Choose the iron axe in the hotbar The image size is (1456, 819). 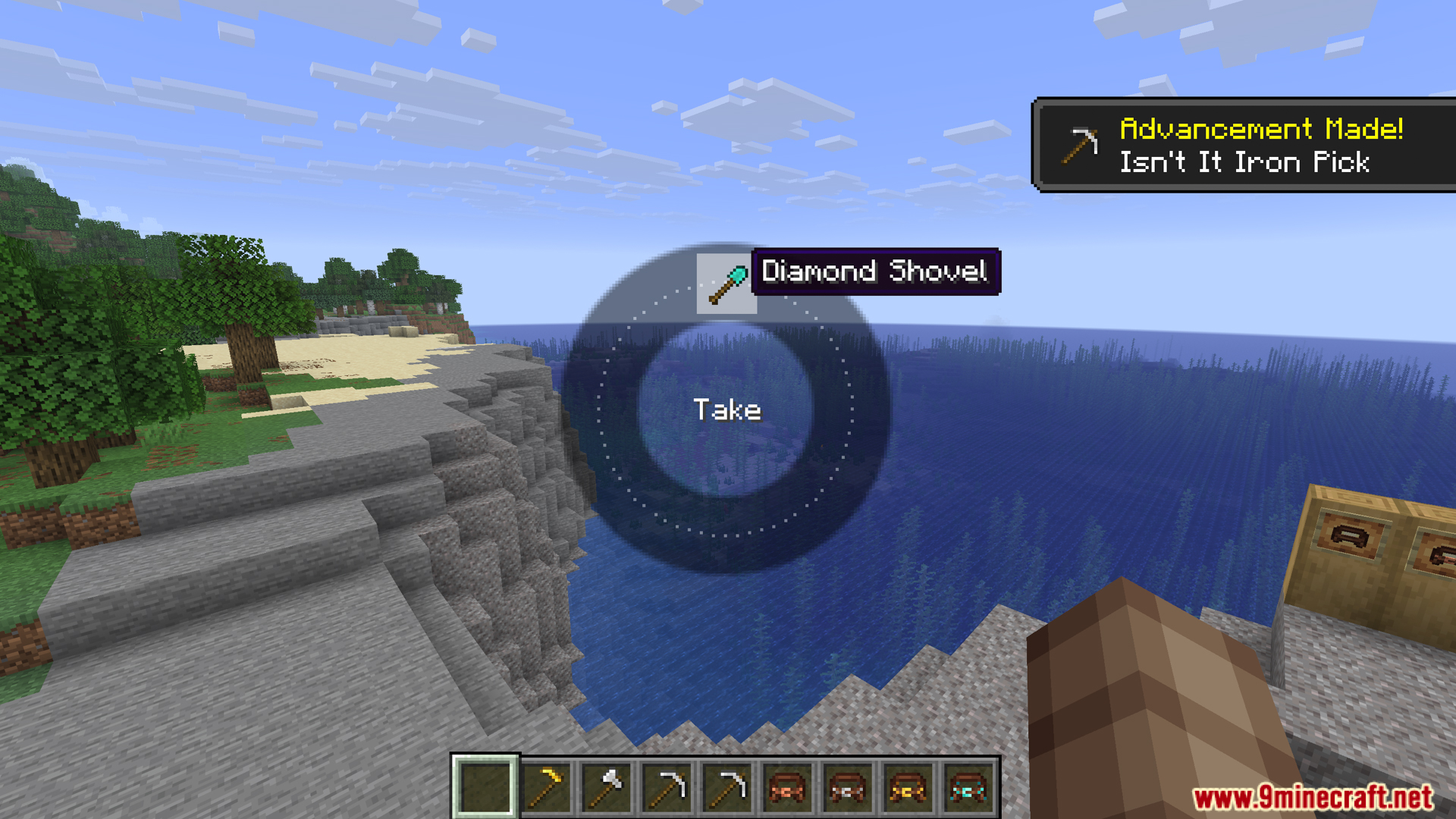pyautogui.click(x=606, y=787)
